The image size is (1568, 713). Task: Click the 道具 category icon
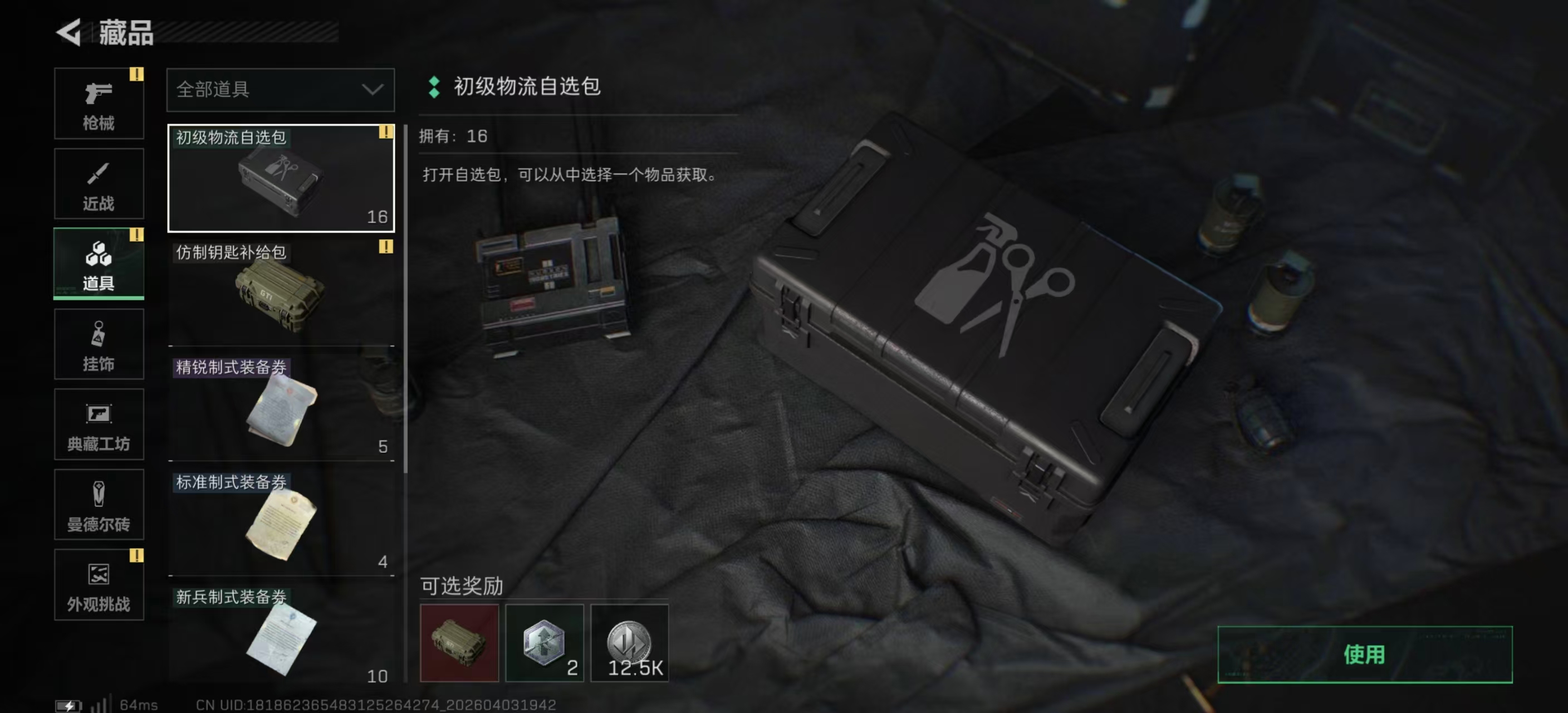tap(99, 263)
